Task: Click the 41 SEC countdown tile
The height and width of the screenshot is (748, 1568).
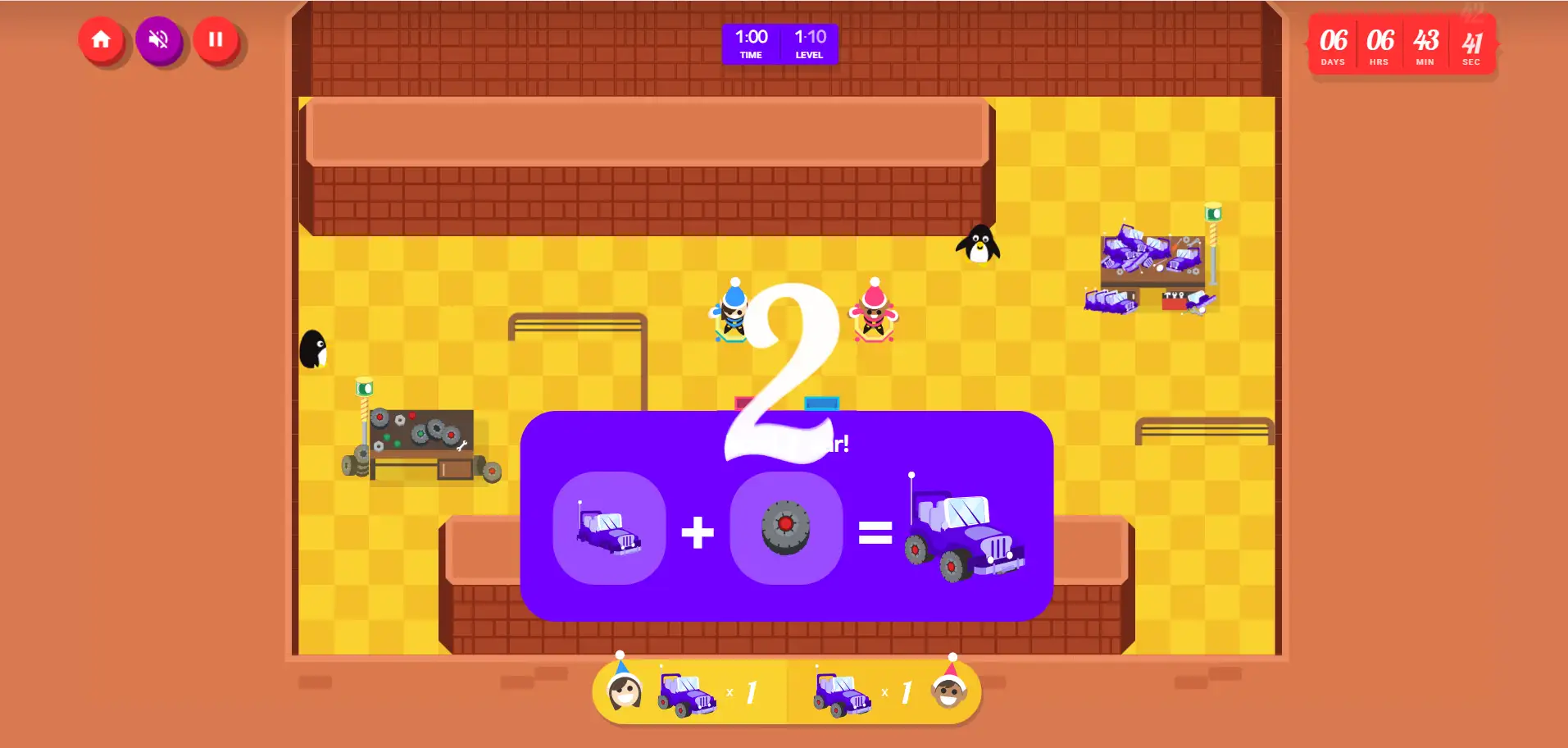Action: 1471,45
